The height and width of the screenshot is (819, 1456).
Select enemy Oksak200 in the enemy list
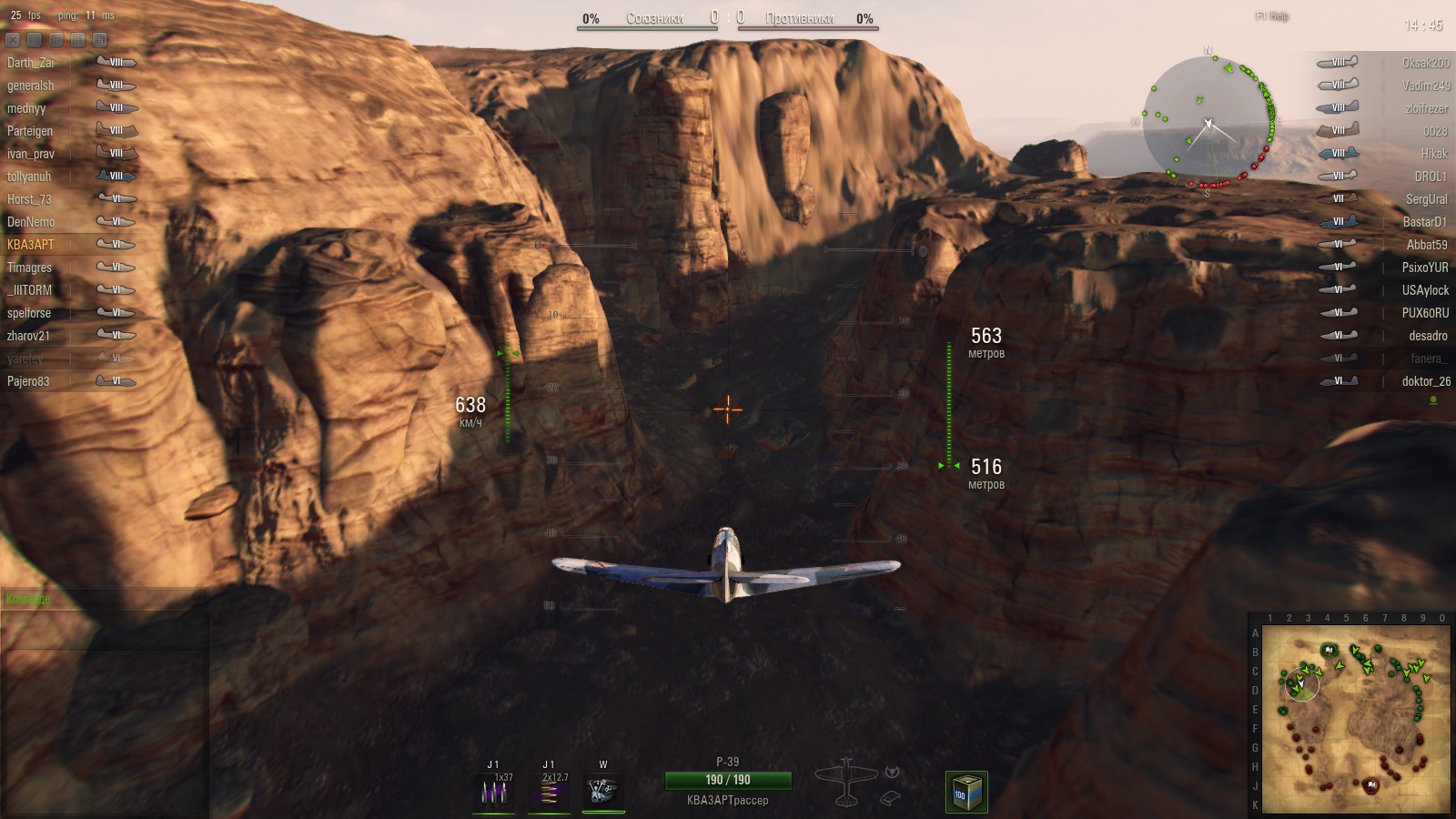pos(1425,63)
